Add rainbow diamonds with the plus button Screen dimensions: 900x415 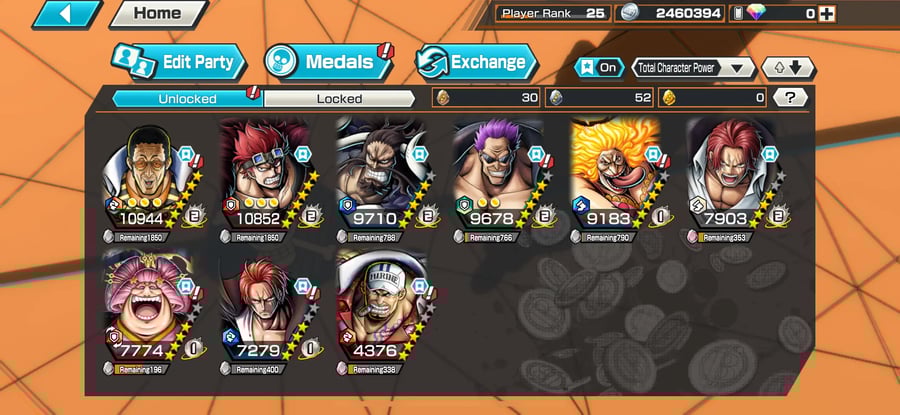(x=826, y=14)
